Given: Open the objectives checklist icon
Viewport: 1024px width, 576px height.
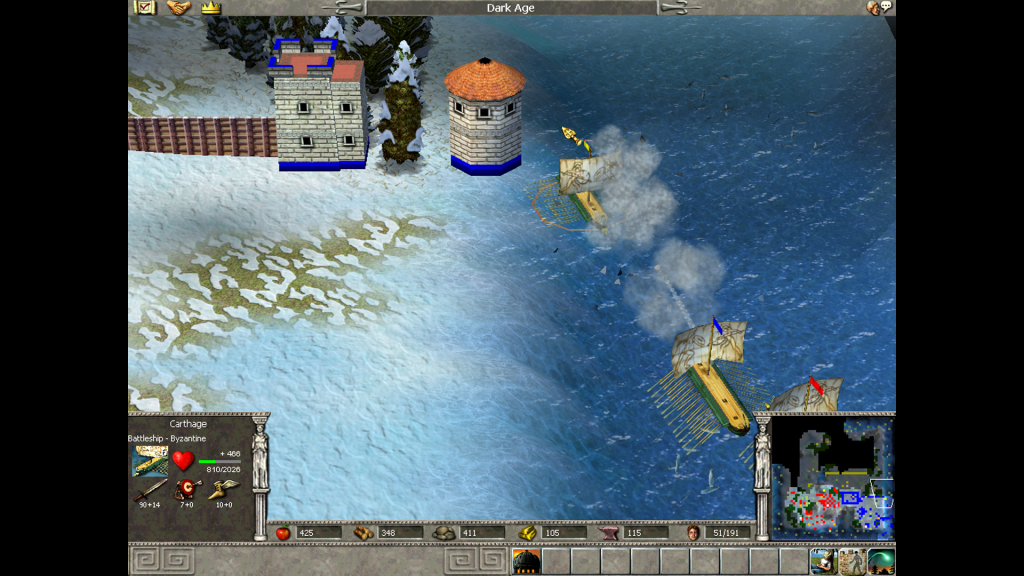Looking at the screenshot, I should point(145,7).
